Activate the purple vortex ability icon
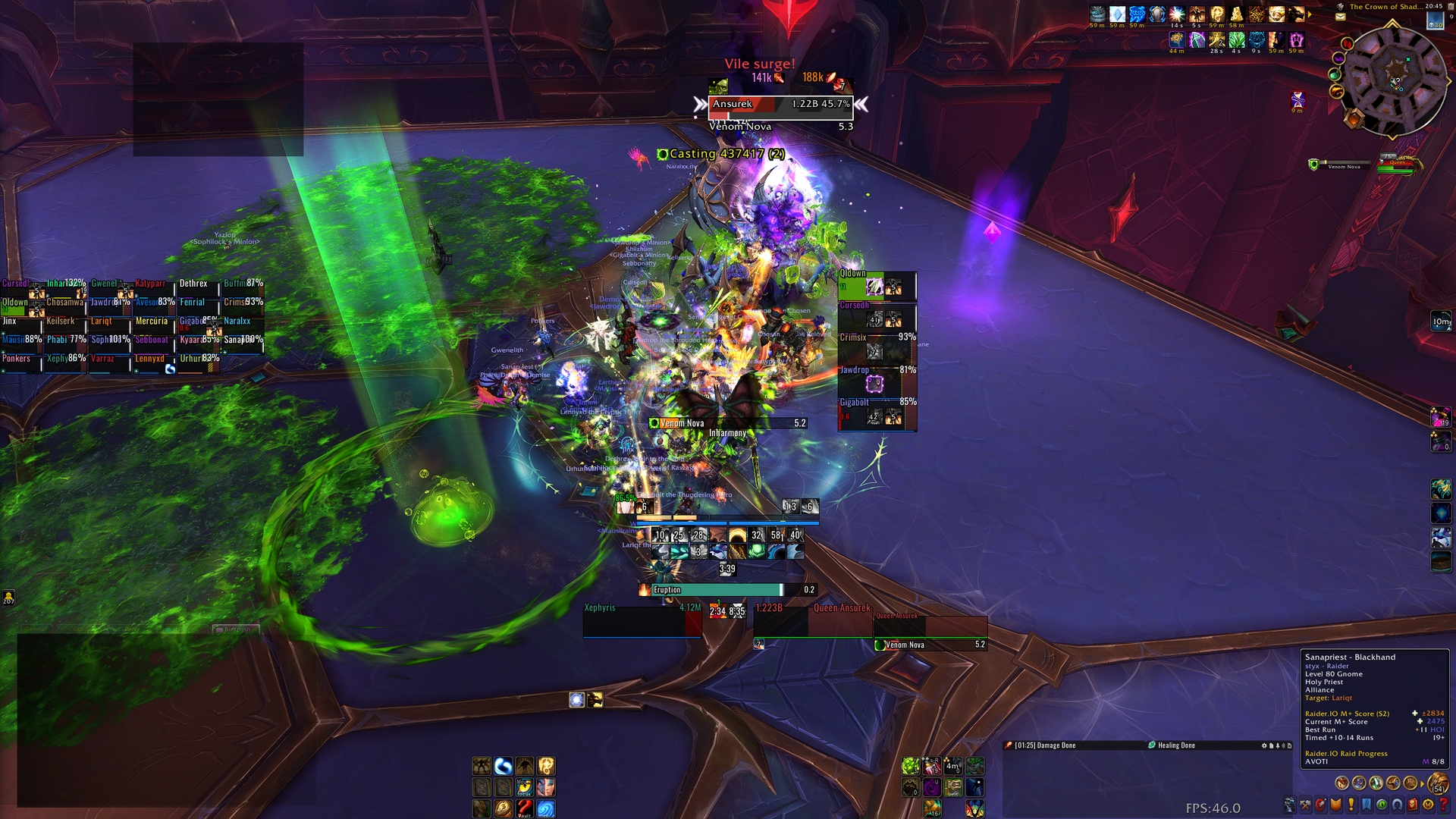Image resolution: width=1456 pixels, height=819 pixels. click(x=932, y=788)
